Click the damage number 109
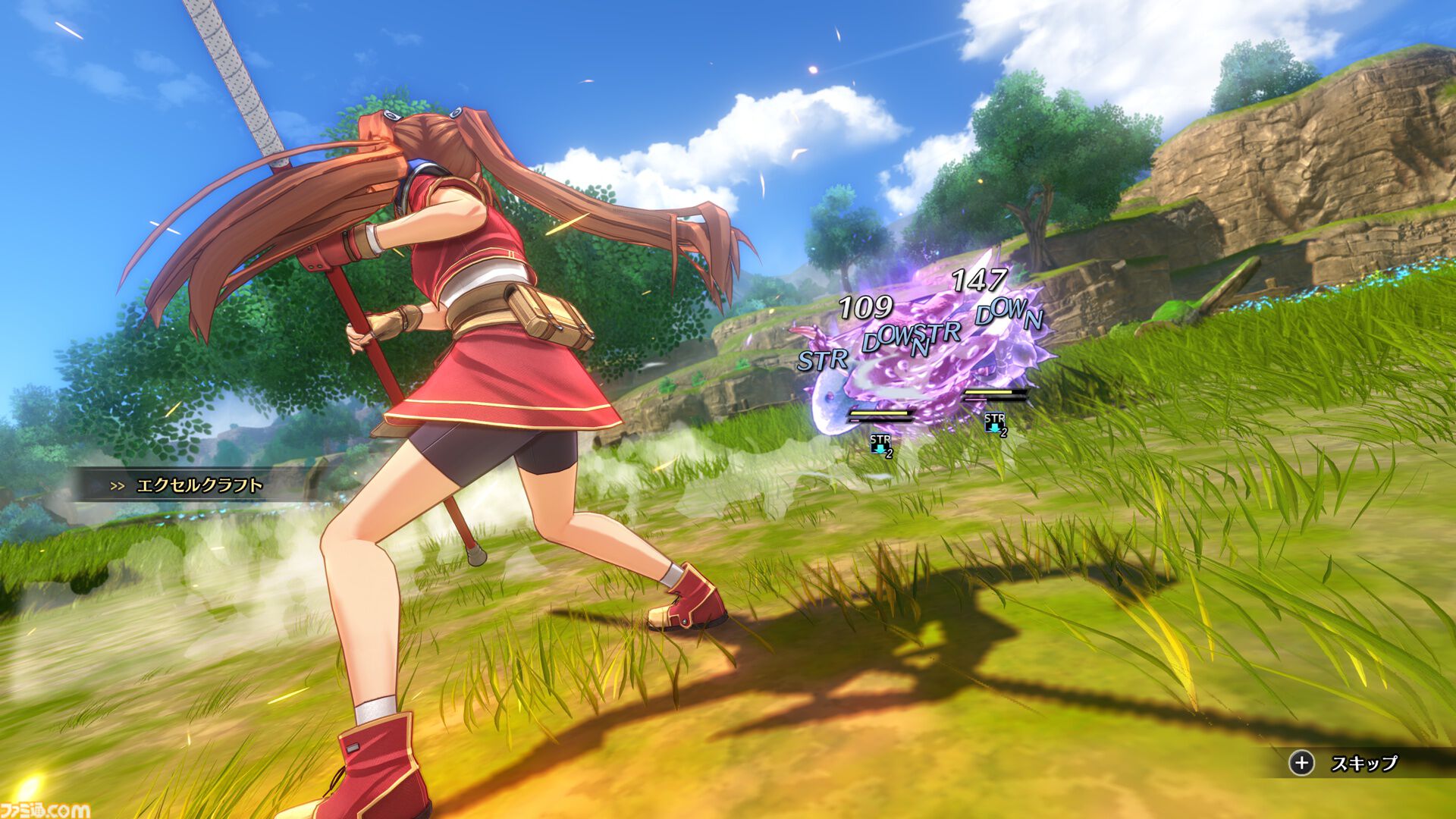Viewport: 1456px width, 819px height. click(x=866, y=308)
